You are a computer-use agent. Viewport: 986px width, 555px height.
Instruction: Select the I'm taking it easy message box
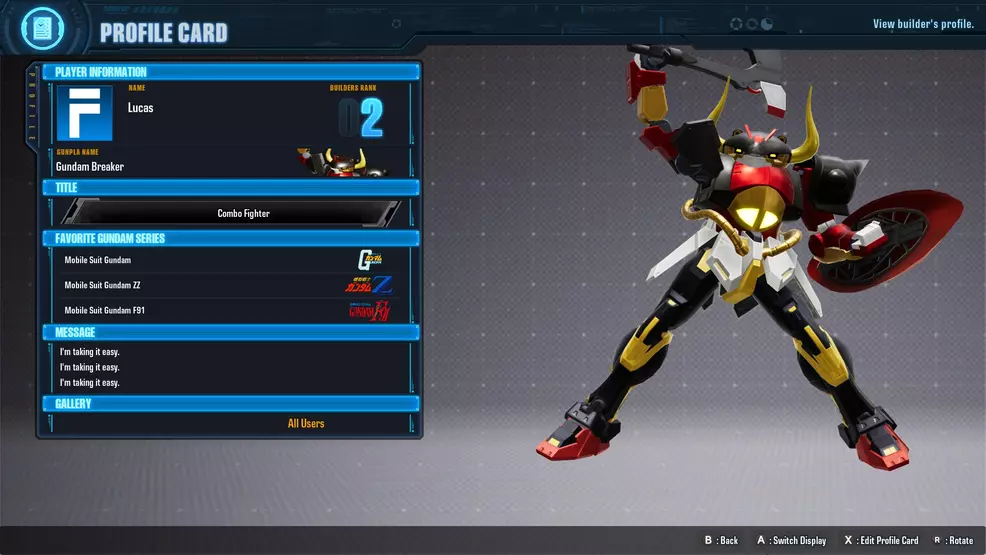pos(230,367)
